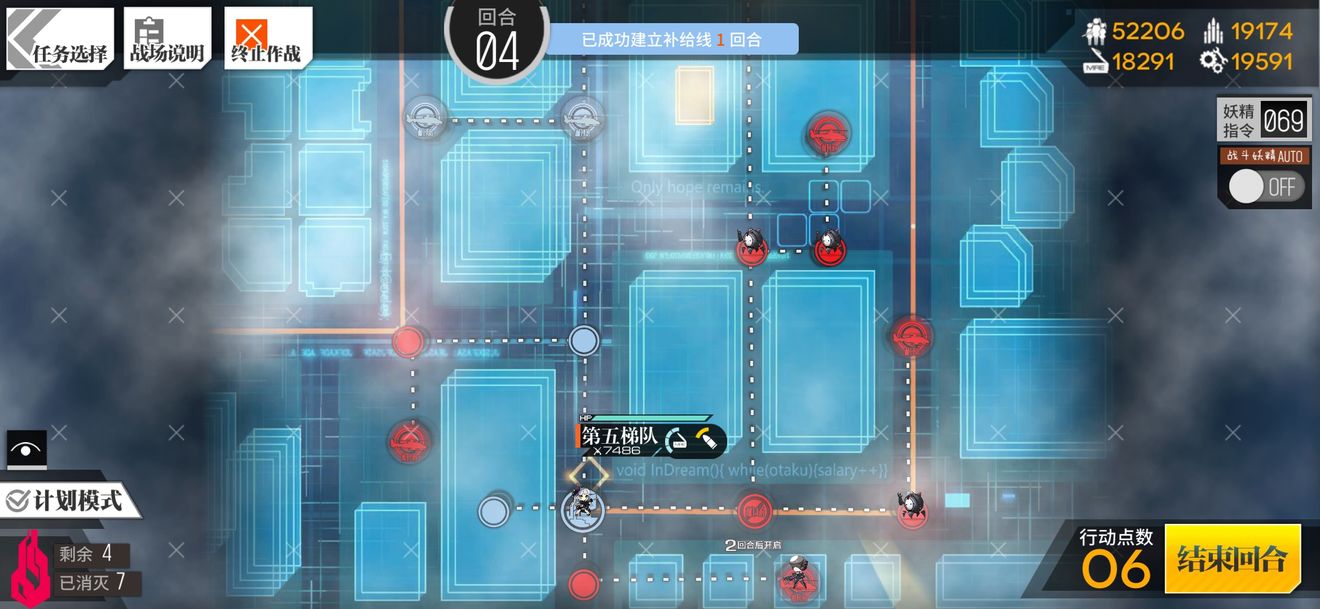Open the 战场说明 battlefield briefing

[x=167, y=39]
